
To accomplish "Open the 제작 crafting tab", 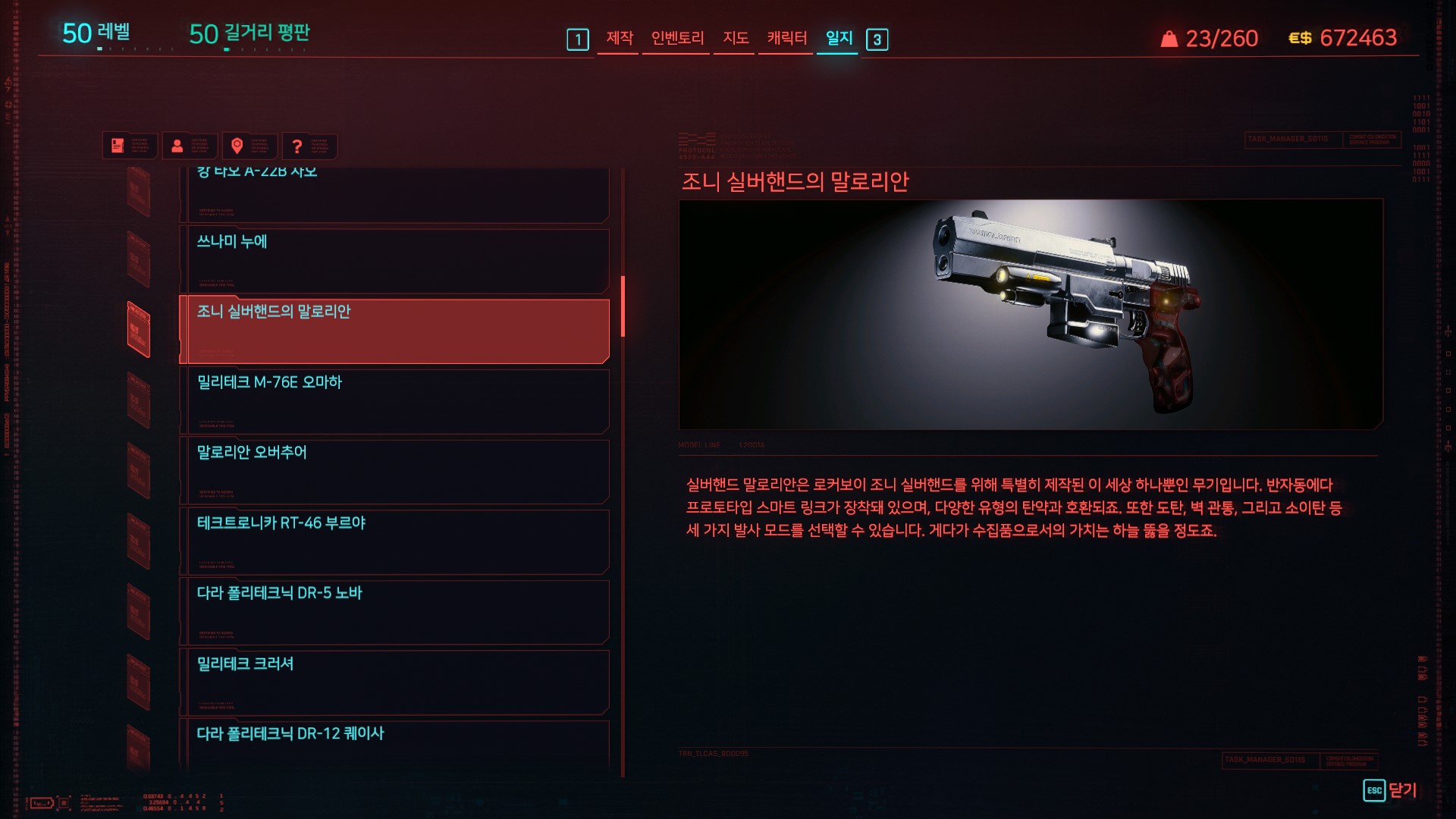I will click(620, 38).
